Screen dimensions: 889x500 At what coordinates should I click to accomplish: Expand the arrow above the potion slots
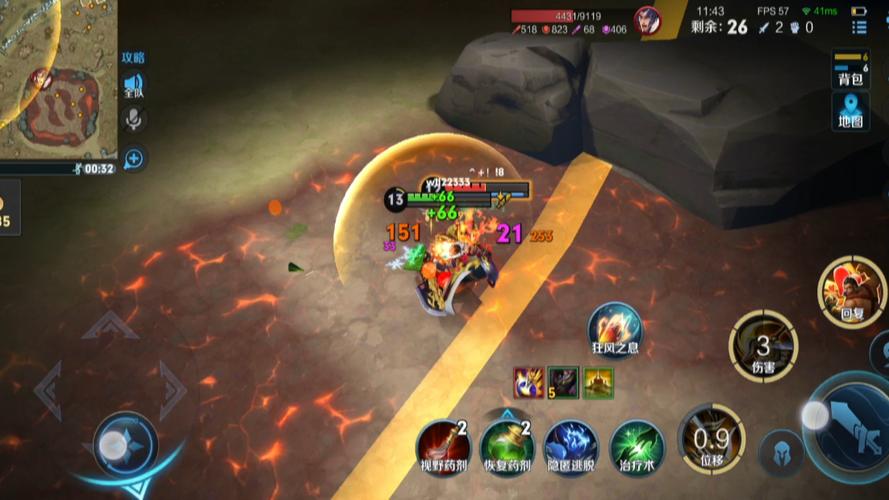coord(507,413)
